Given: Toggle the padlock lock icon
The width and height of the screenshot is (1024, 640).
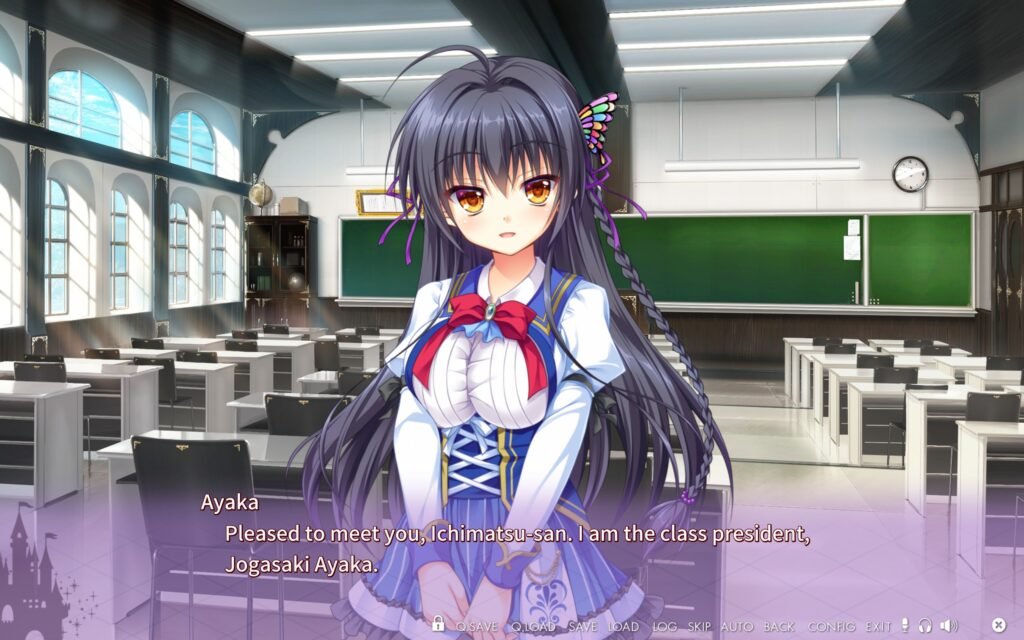Looking at the screenshot, I should [x=438, y=625].
